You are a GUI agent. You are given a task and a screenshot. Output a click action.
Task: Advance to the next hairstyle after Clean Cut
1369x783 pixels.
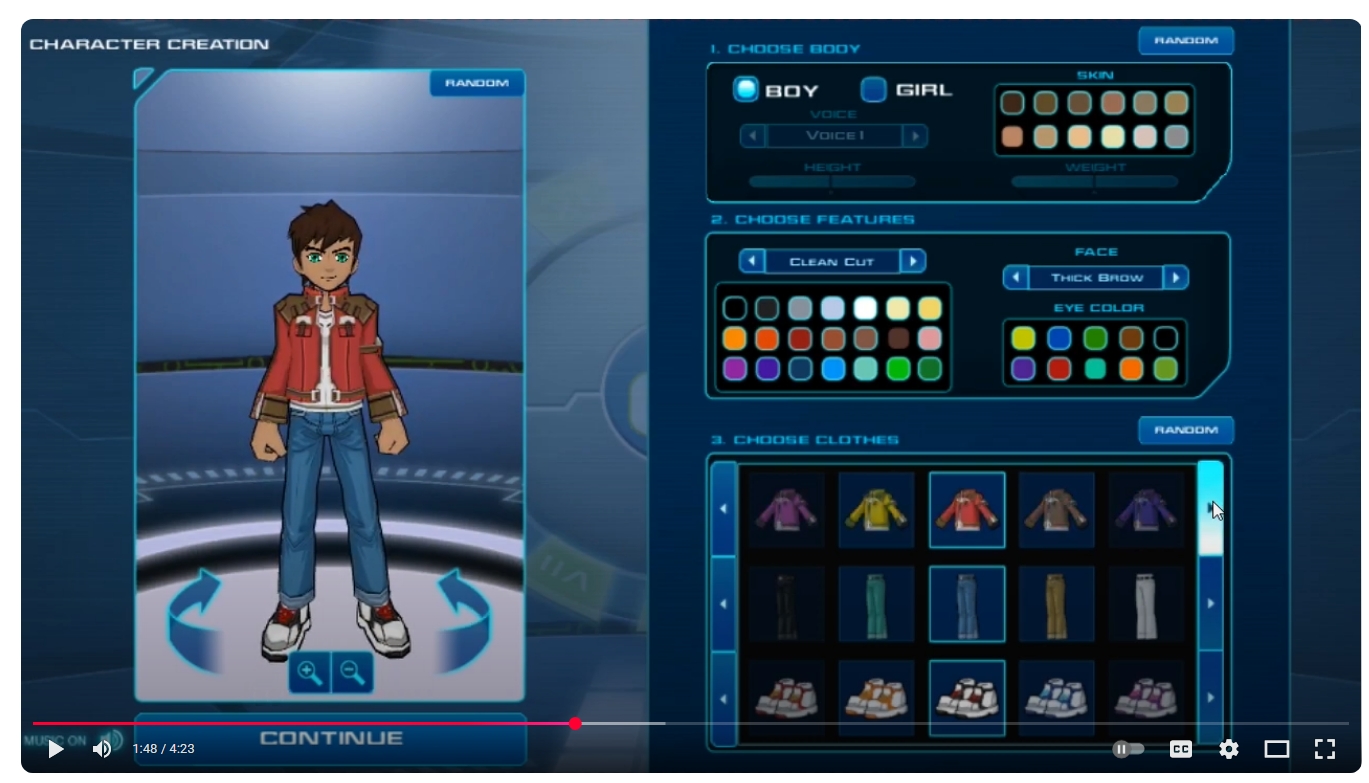click(x=912, y=262)
